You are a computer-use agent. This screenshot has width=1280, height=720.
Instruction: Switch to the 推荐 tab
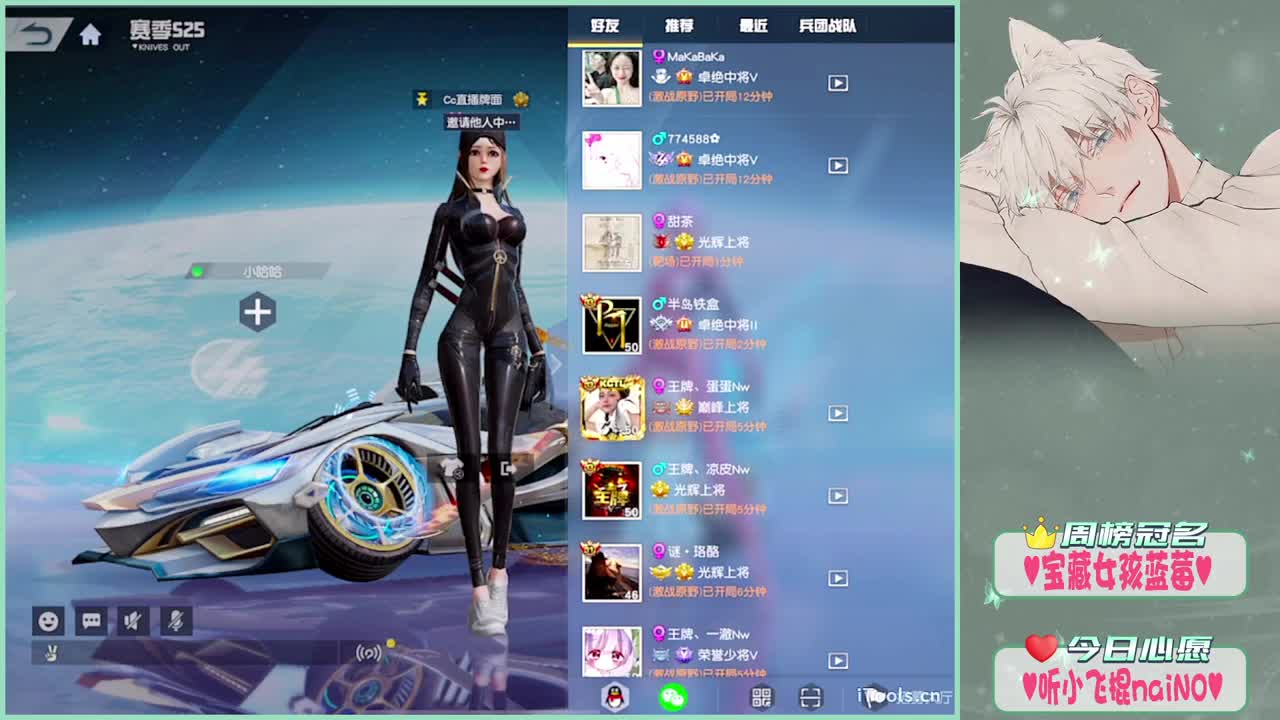[681, 26]
